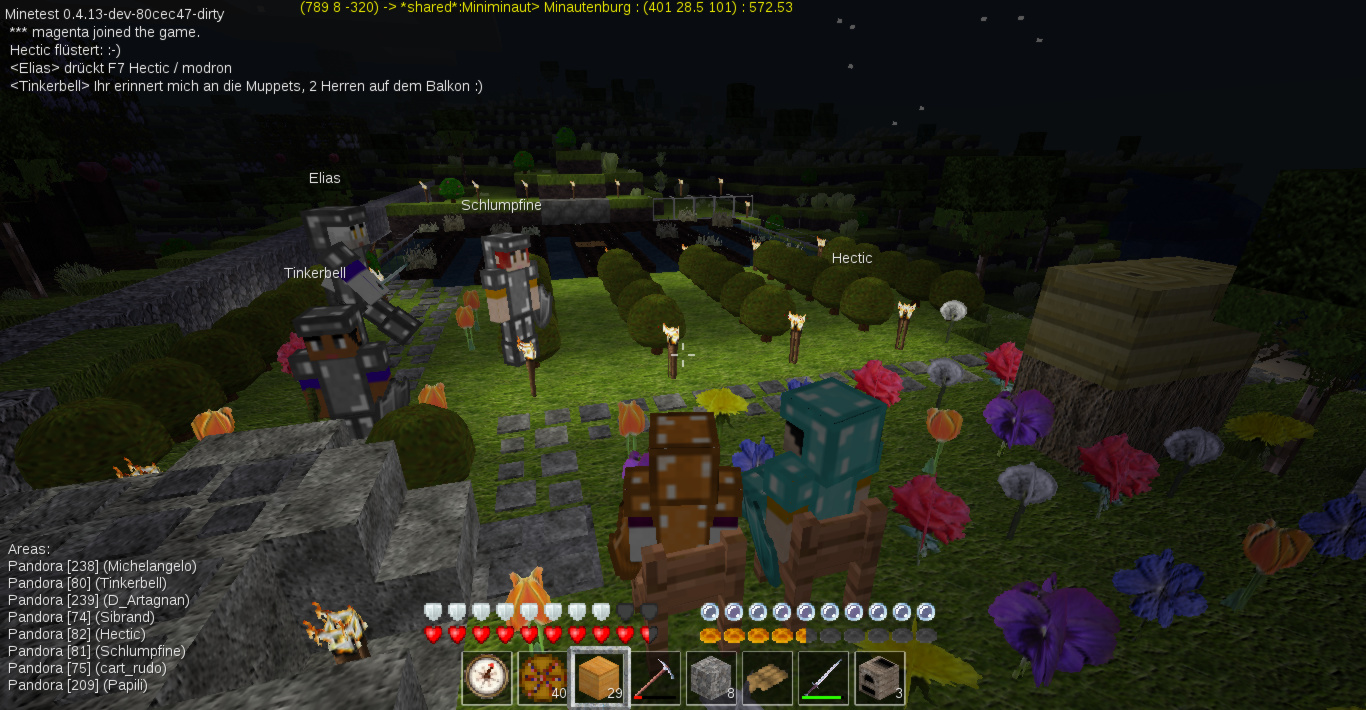This screenshot has width=1366, height=710.
Task: Select the compass hotbar slot
Action: coord(487,678)
